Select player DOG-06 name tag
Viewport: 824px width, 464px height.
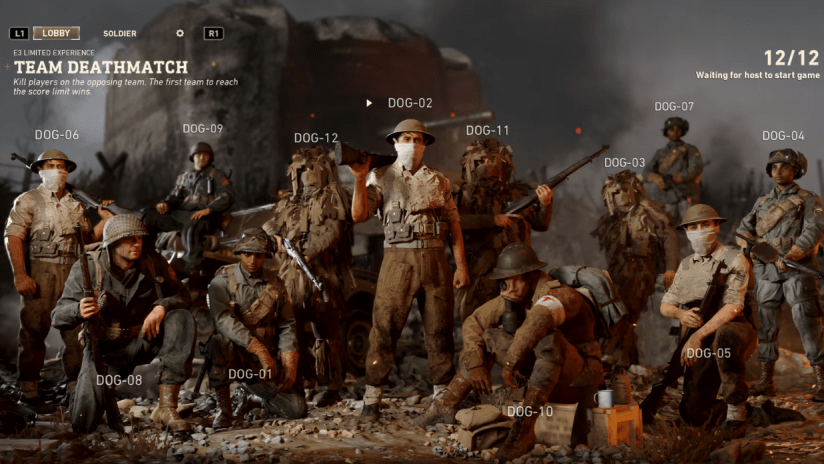pyautogui.click(x=57, y=135)
